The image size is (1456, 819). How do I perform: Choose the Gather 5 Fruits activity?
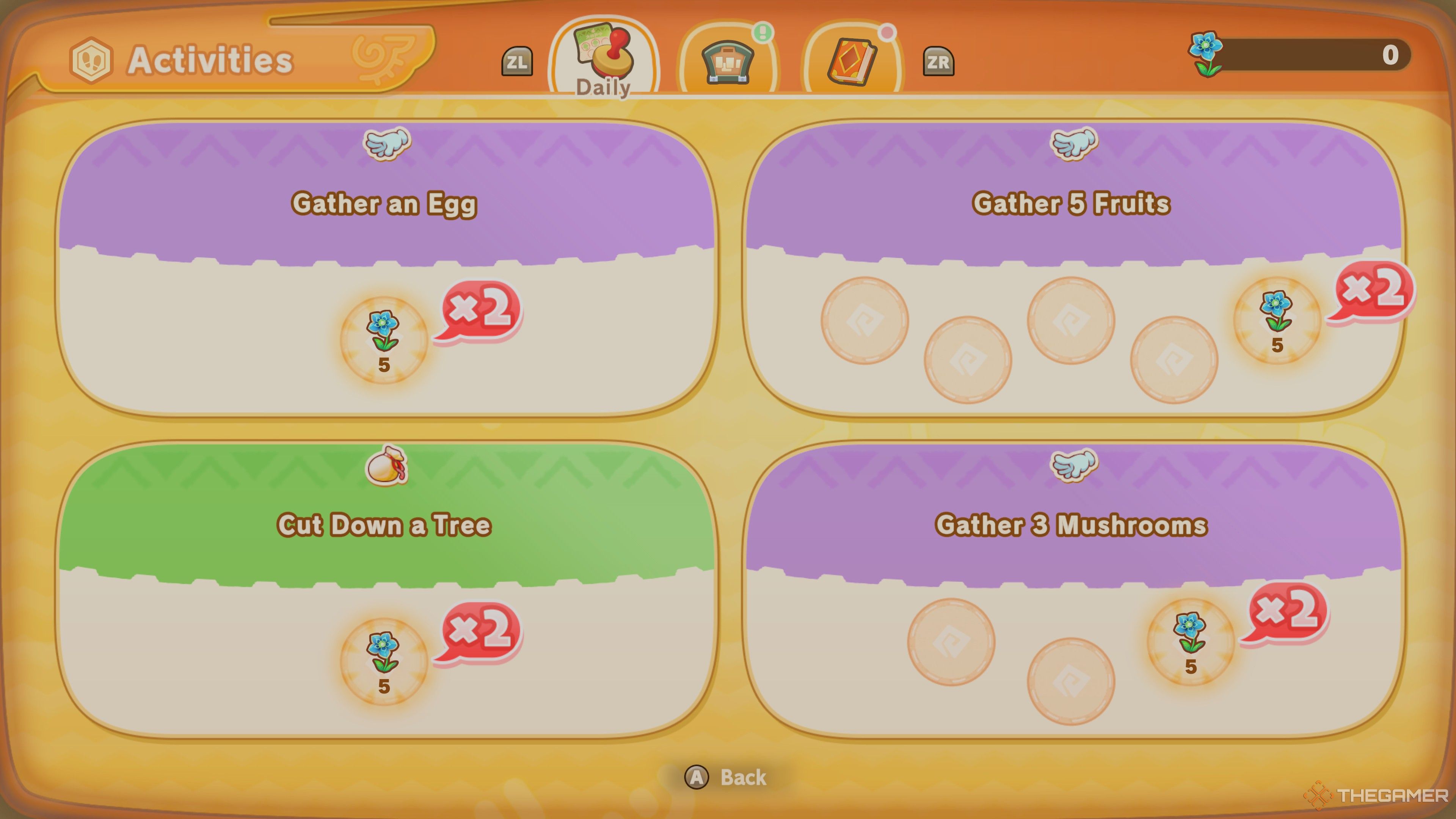click(x=1073, y=268)
